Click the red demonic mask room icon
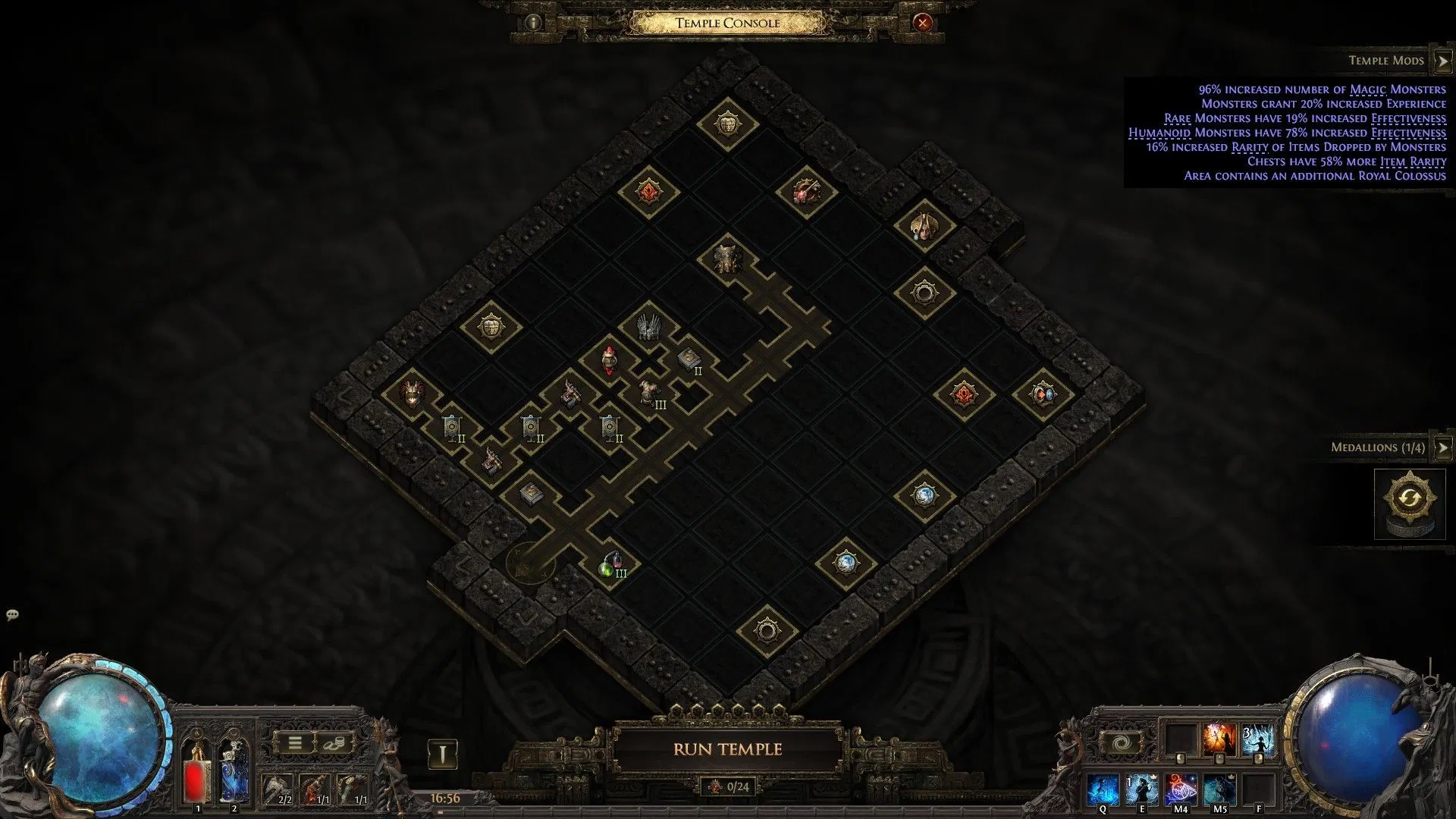Screen dimensions: 1456x819 (412, 392)
